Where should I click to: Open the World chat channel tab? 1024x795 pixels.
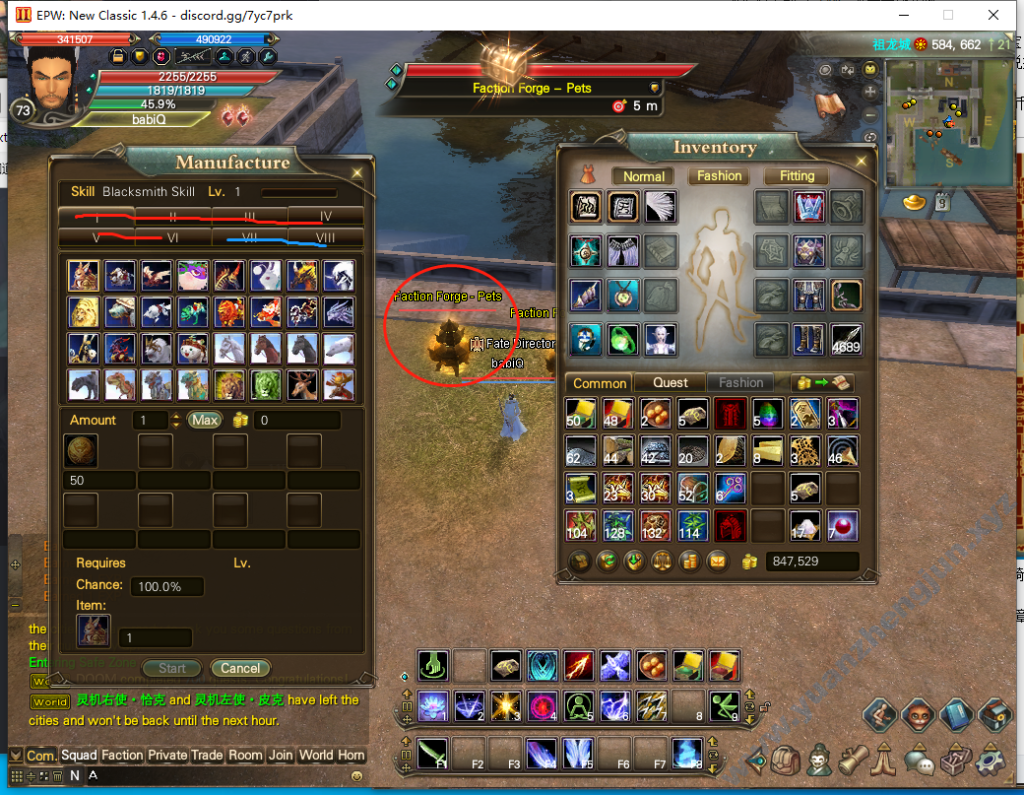click(x=316, y=755)
